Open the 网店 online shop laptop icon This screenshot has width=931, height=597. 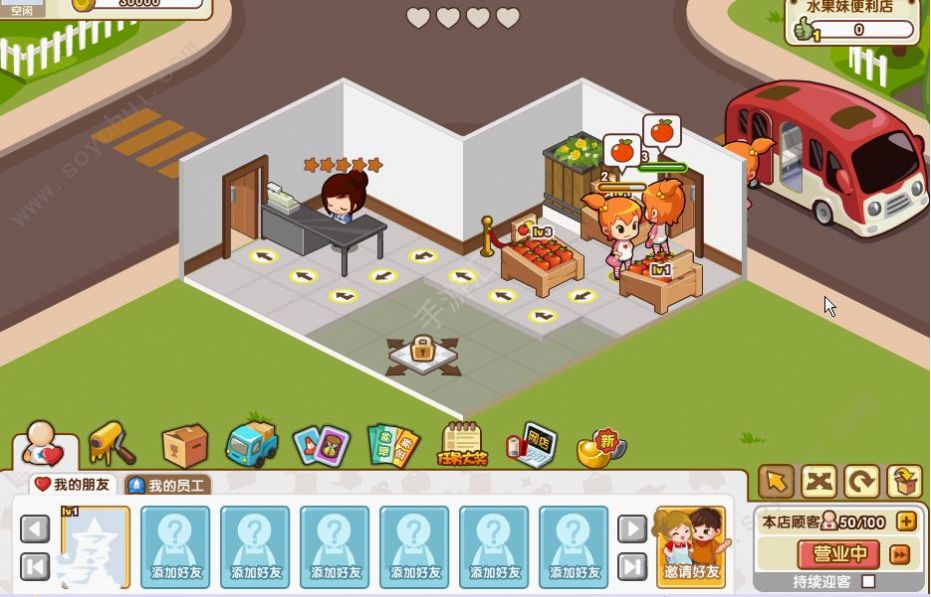point(530,445)
